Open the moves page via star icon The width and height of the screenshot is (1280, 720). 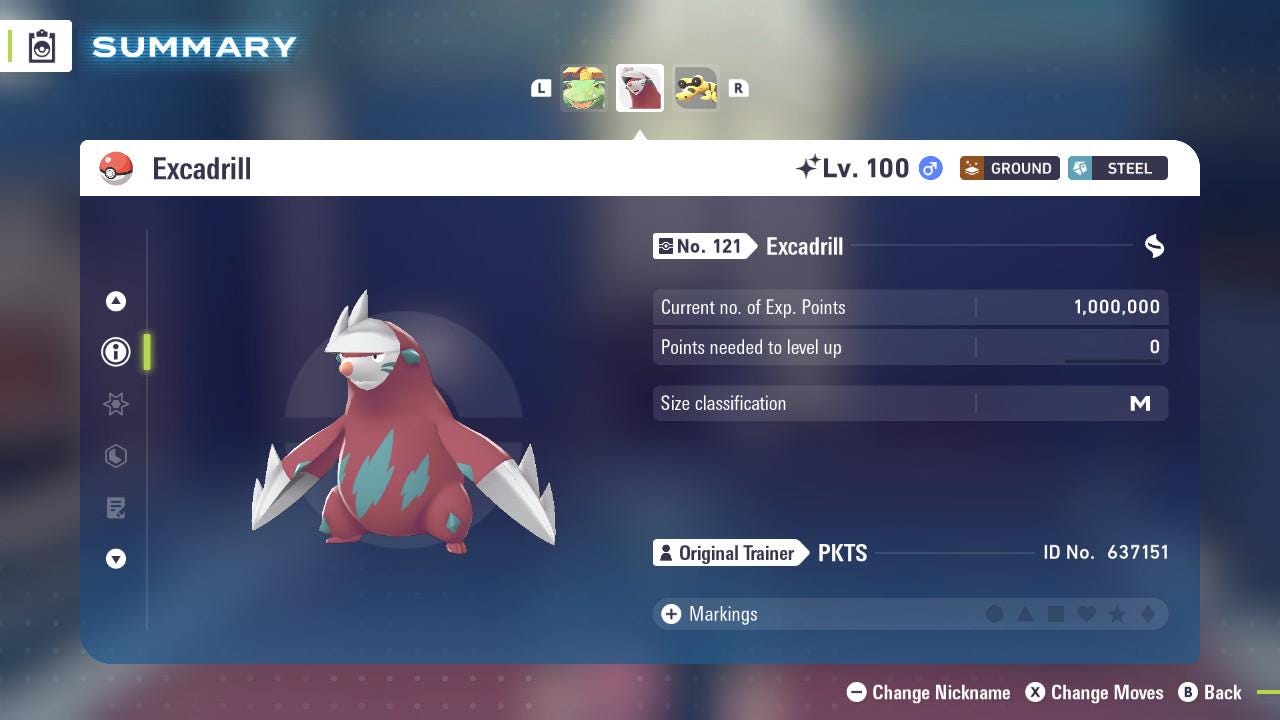pos(116,404)
